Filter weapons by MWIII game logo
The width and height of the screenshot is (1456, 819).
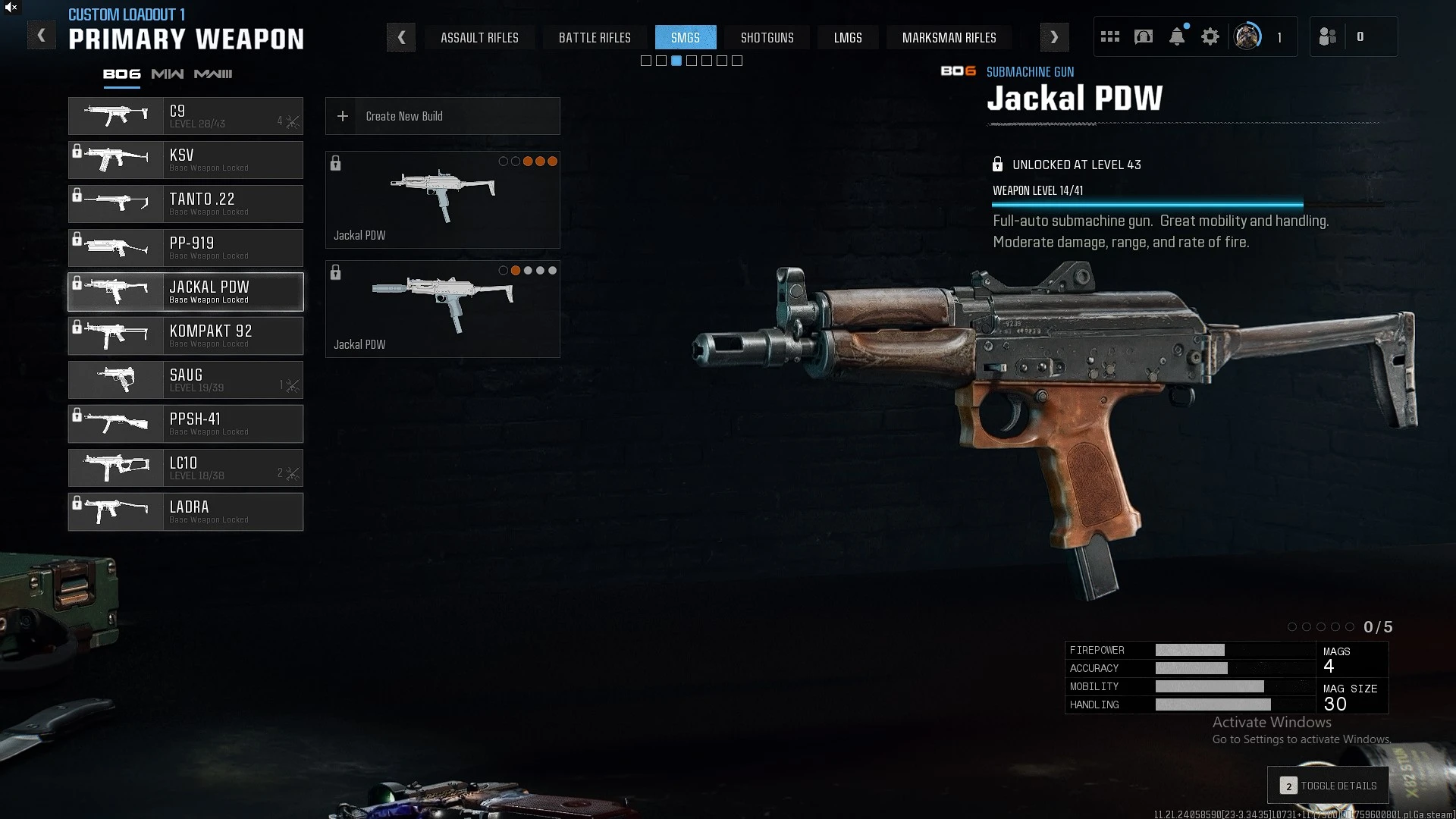click(x=213, y=74)
